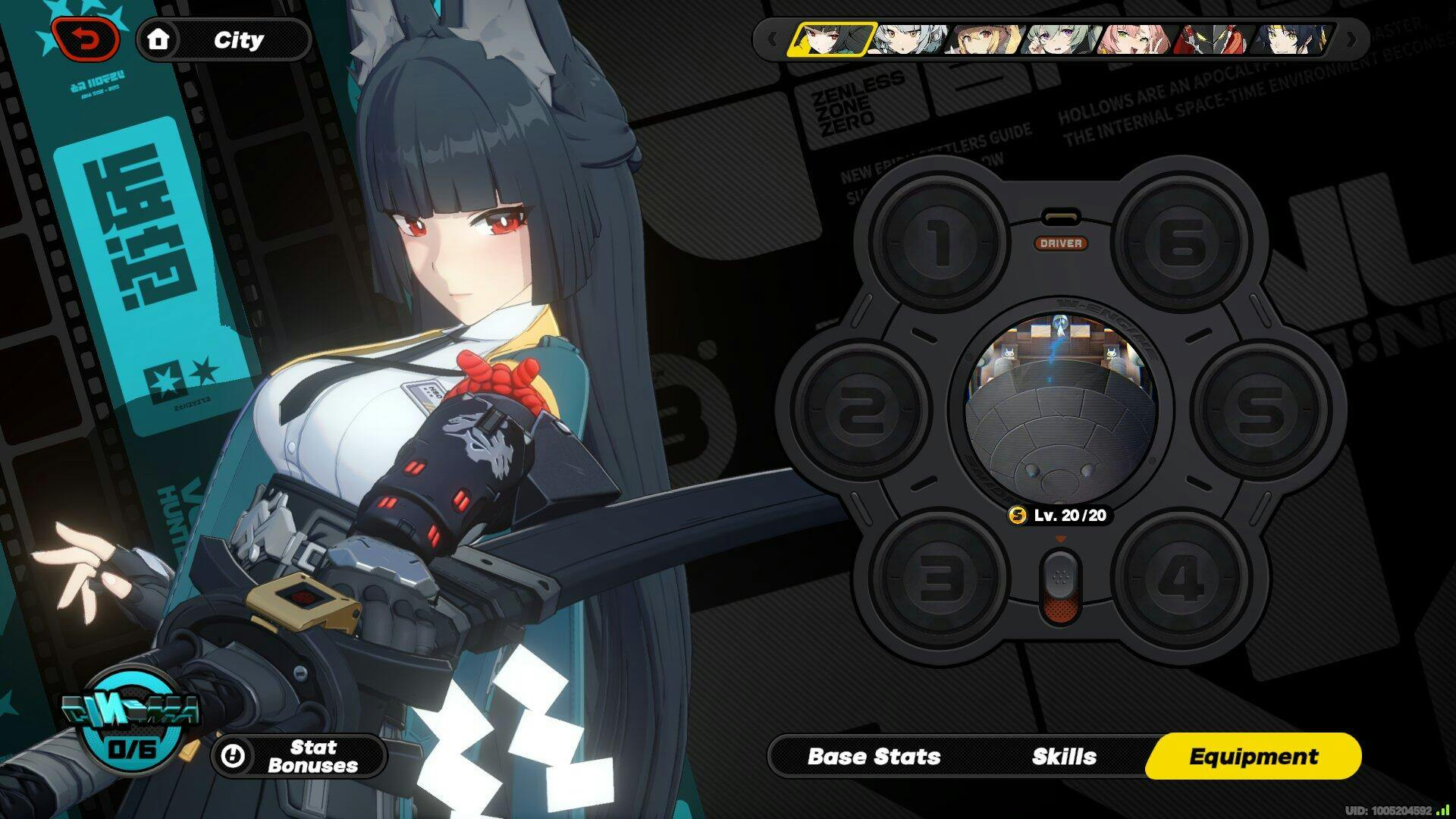Select the Equipment tab
The height and width of the screenshot is (819, 1456).
(1253, 756)
